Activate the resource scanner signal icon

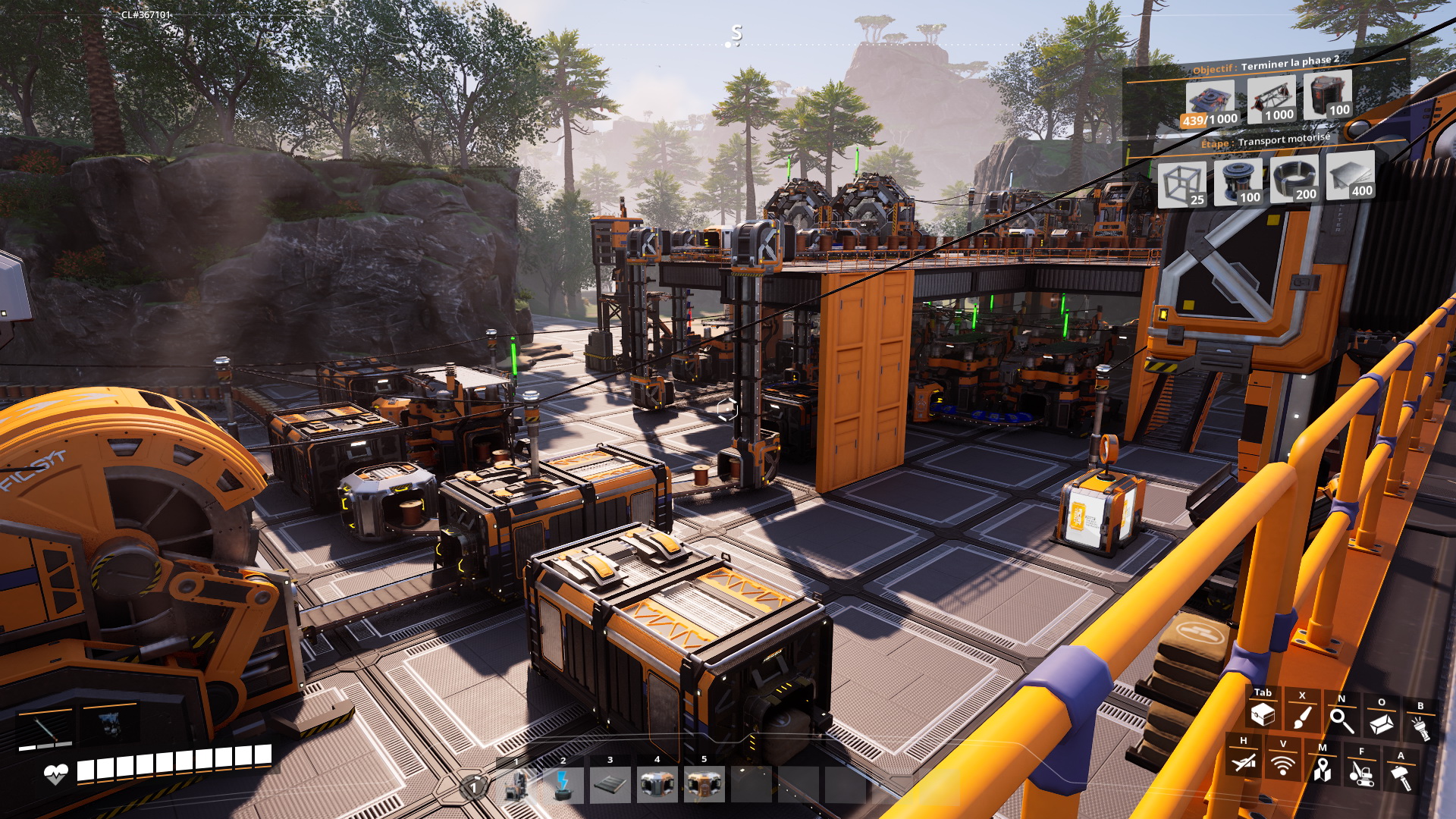1283,766
